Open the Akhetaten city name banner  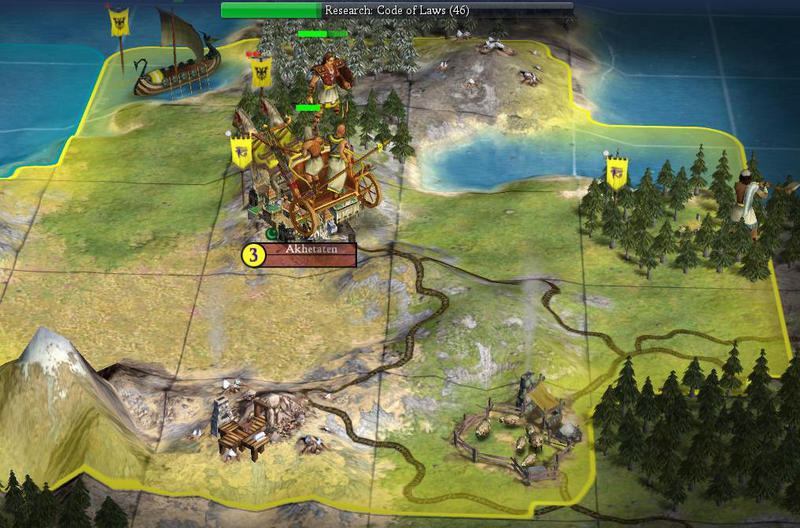coord(309,255)
